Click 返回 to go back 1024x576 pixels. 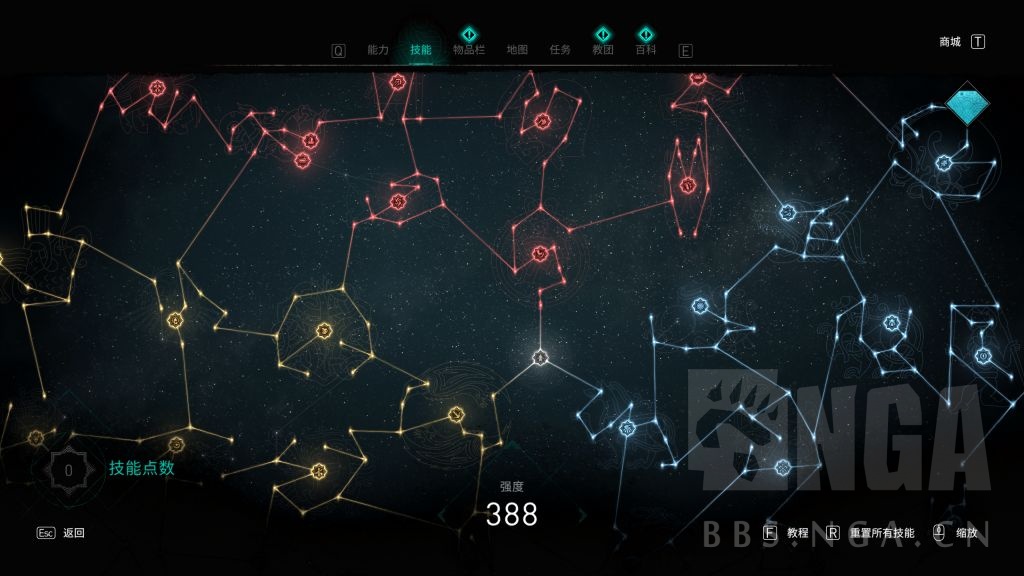point(74,533)
